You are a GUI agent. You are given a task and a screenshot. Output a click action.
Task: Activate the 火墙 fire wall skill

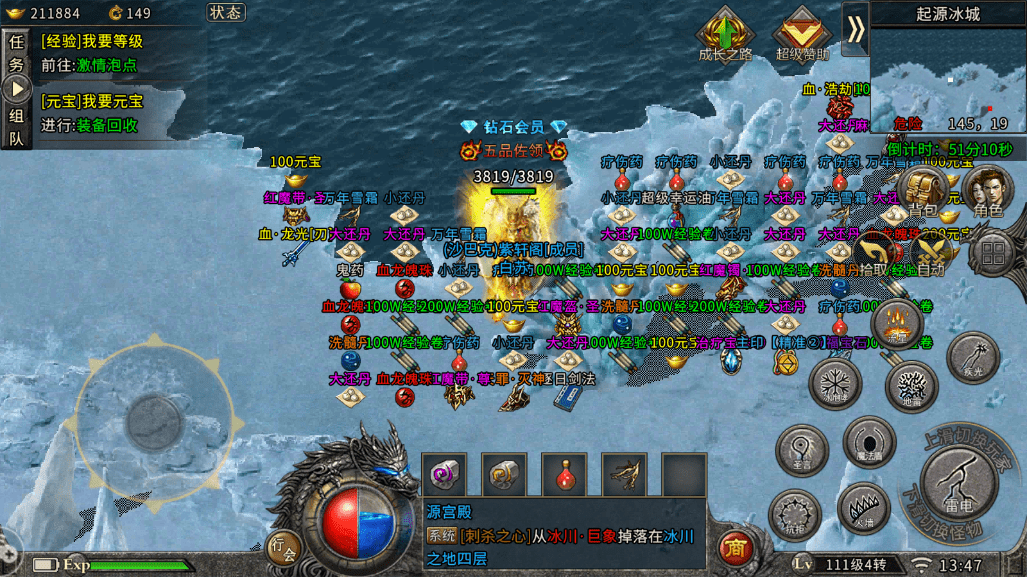tap(862, 507)
